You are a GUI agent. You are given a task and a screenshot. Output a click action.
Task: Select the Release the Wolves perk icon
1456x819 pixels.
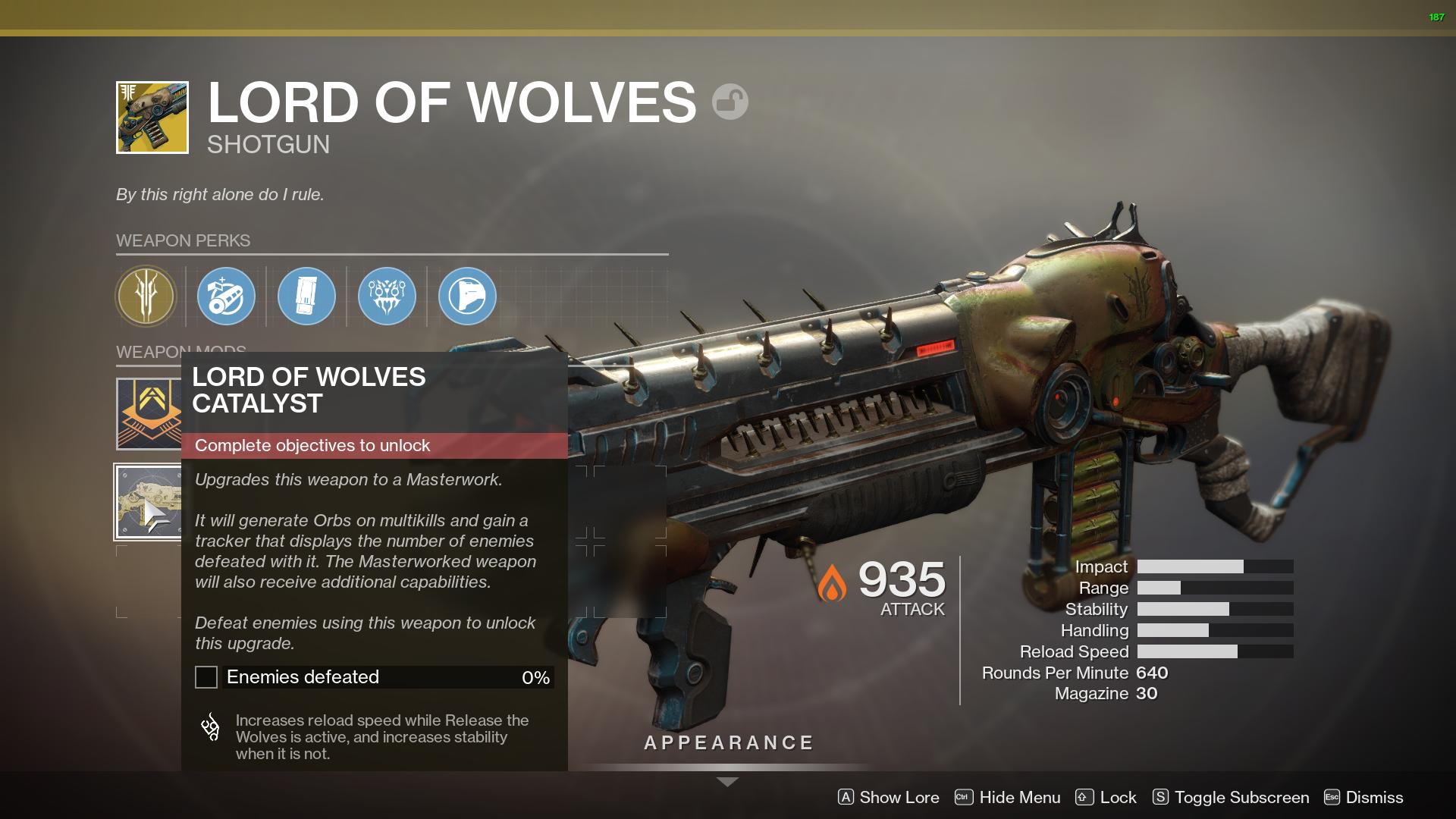(x=387, y=297)
